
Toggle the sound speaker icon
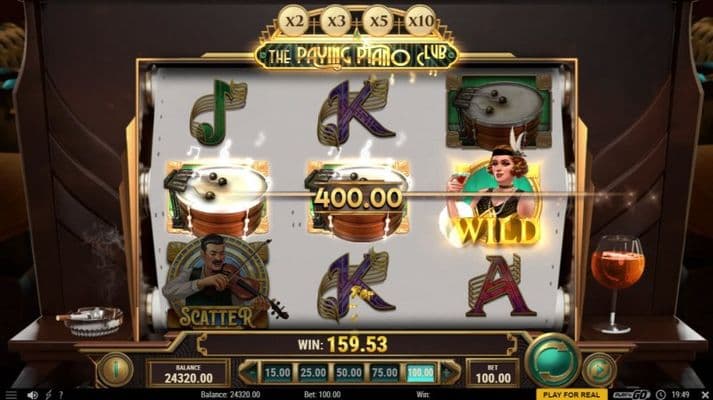coord(33,395)
